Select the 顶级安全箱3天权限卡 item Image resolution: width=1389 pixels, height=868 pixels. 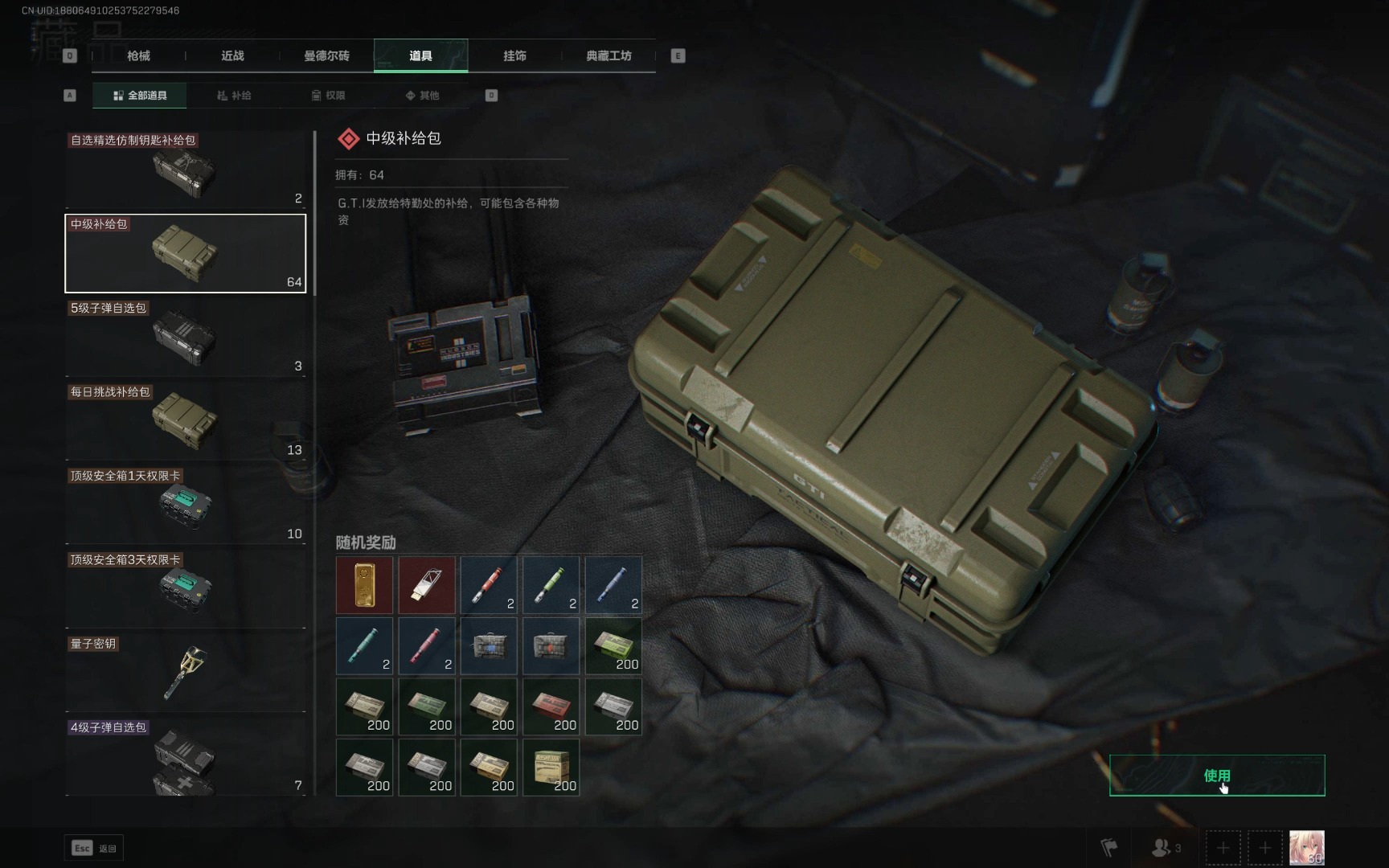click(x=185, y=589)
